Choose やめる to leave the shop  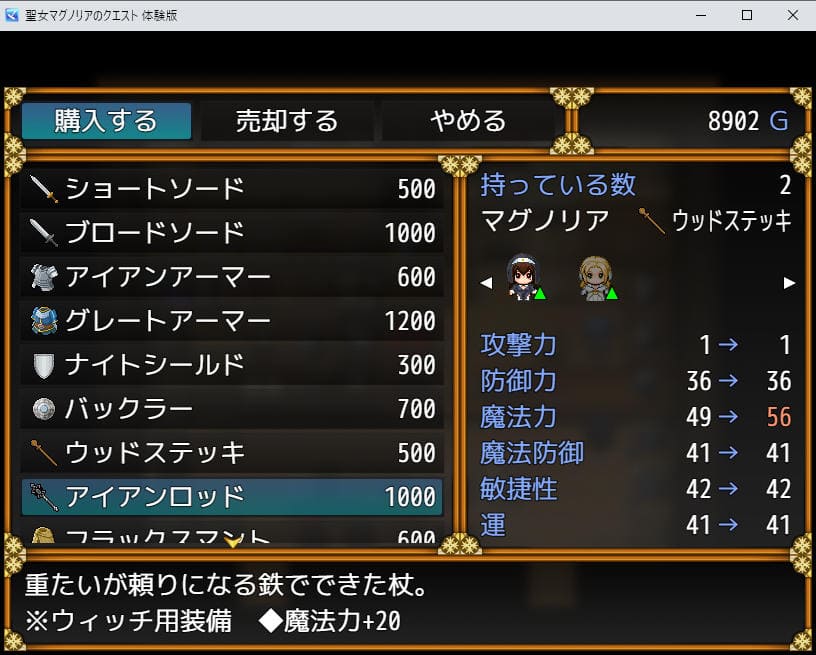click(468, 121)
